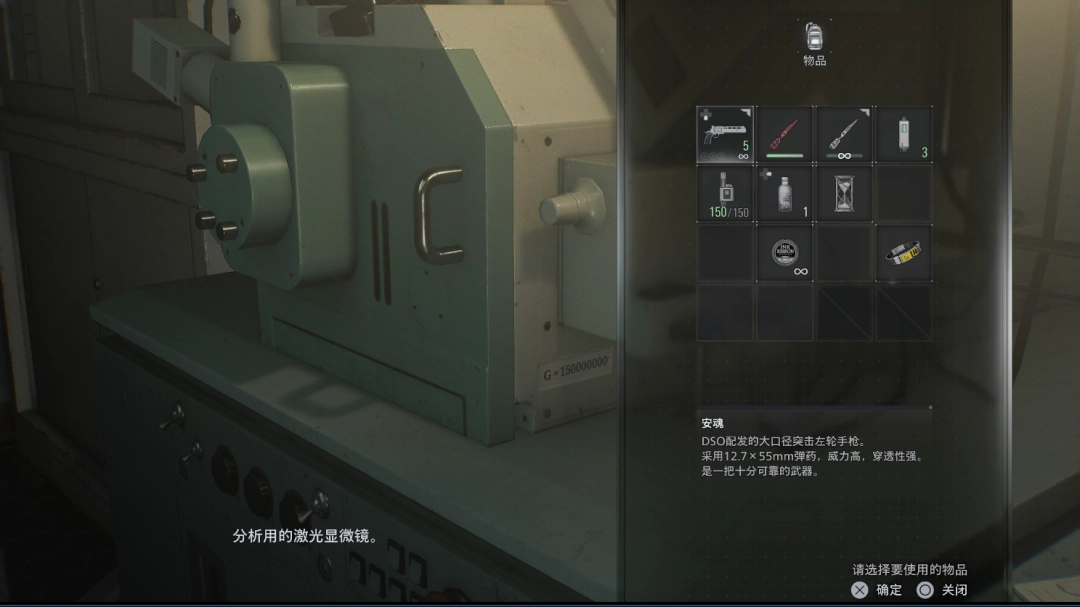Pick the white canister with count 3
The height and width of the screenshot is (607, 1080).
pos(904,134)
